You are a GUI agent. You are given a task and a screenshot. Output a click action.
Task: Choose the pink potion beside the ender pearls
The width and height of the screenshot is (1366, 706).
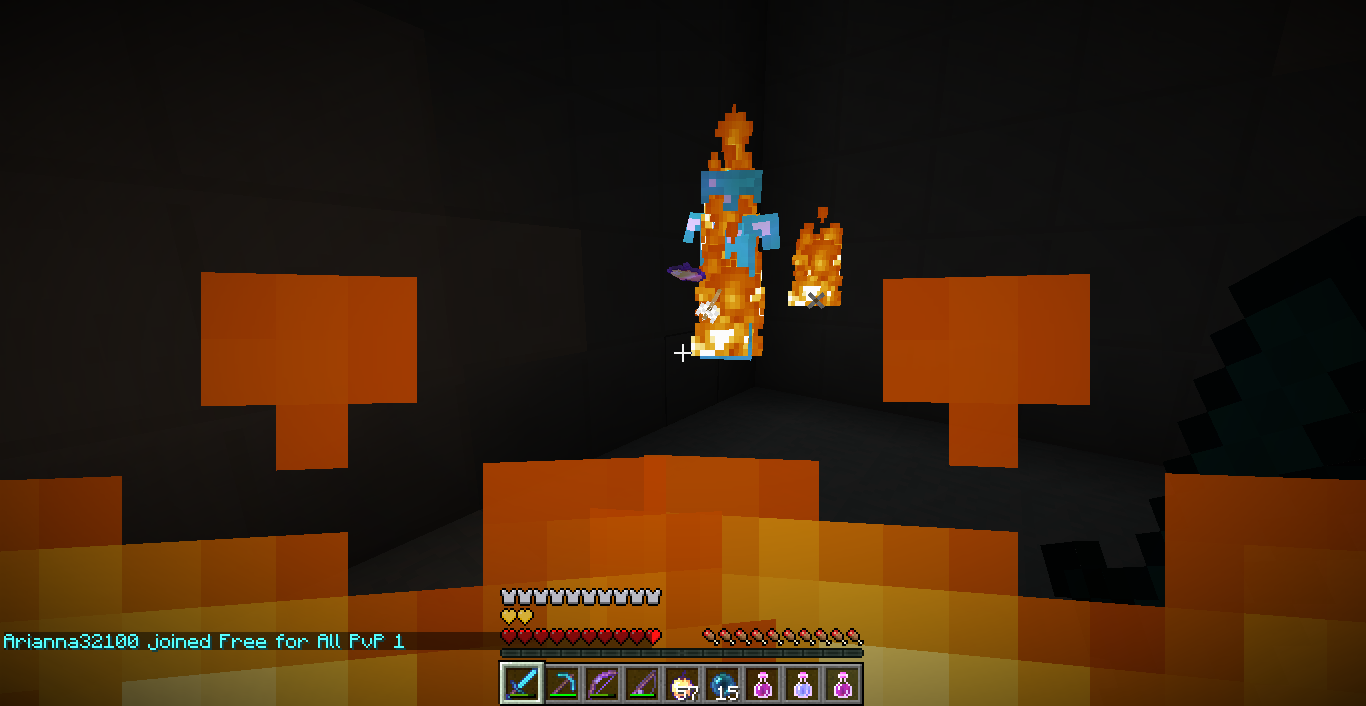(762, 684)
